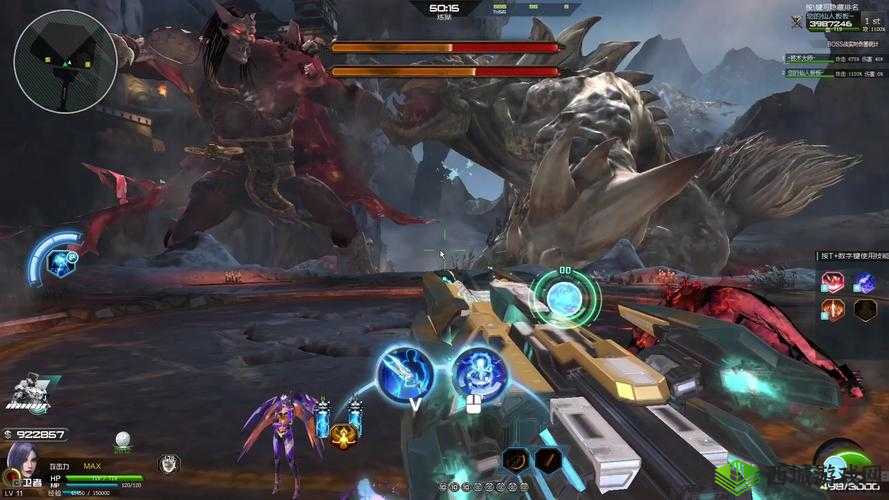
Task: Activate the golden phoenix emblem icon
Action: click(343, 435)
